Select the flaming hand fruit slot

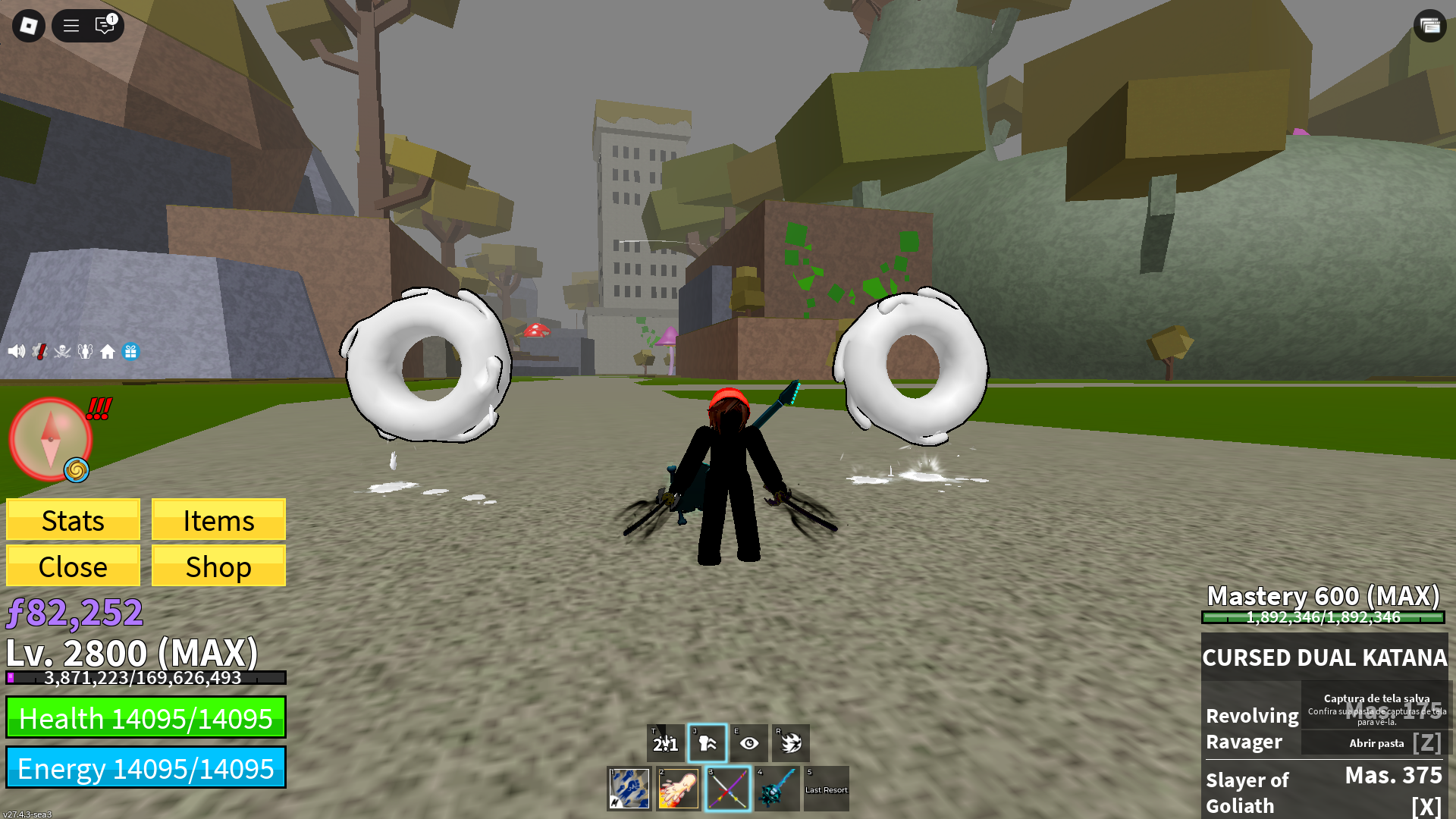[x=678, y=789]
